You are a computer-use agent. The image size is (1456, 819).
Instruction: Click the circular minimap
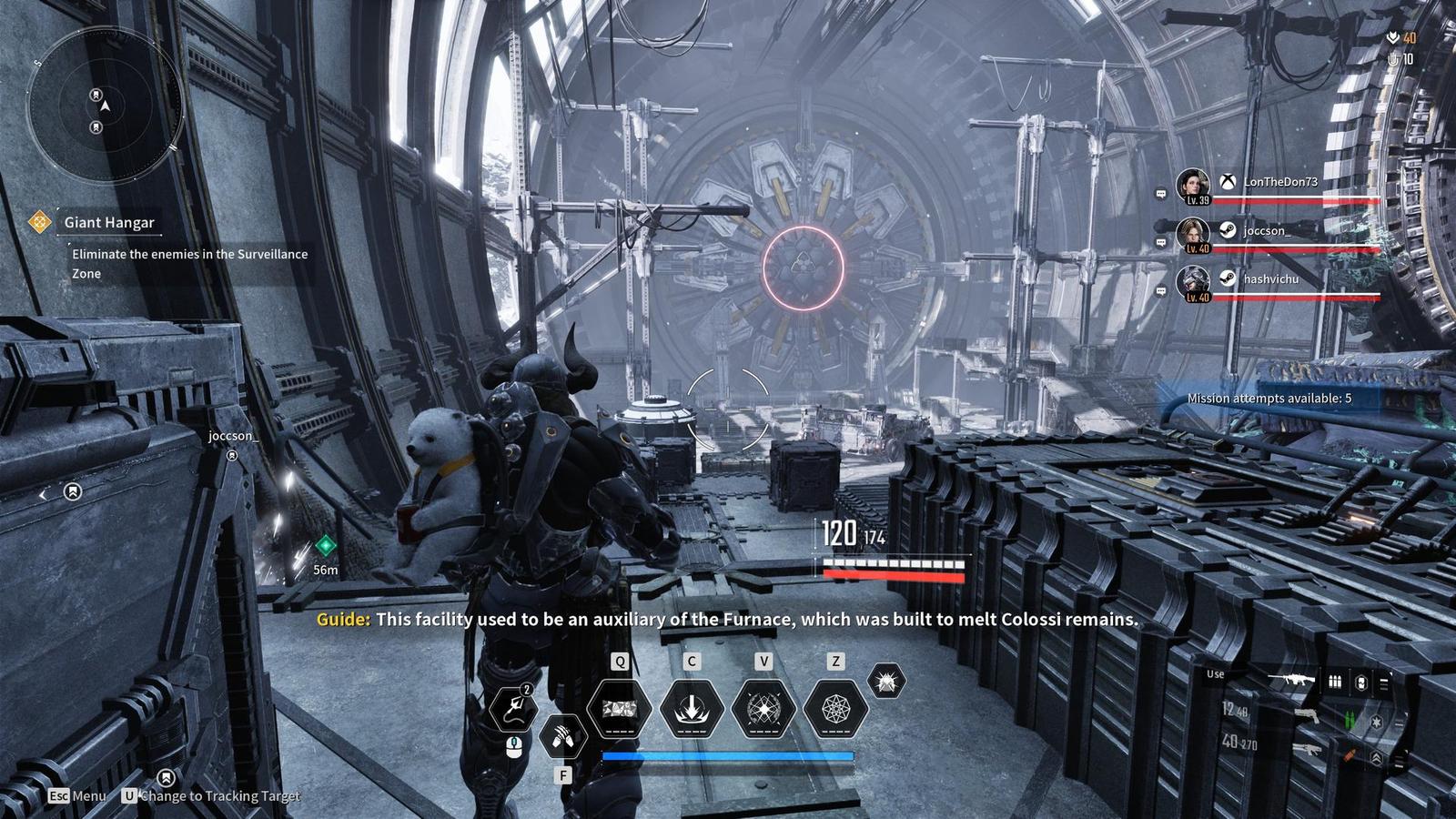coord(105,107)
